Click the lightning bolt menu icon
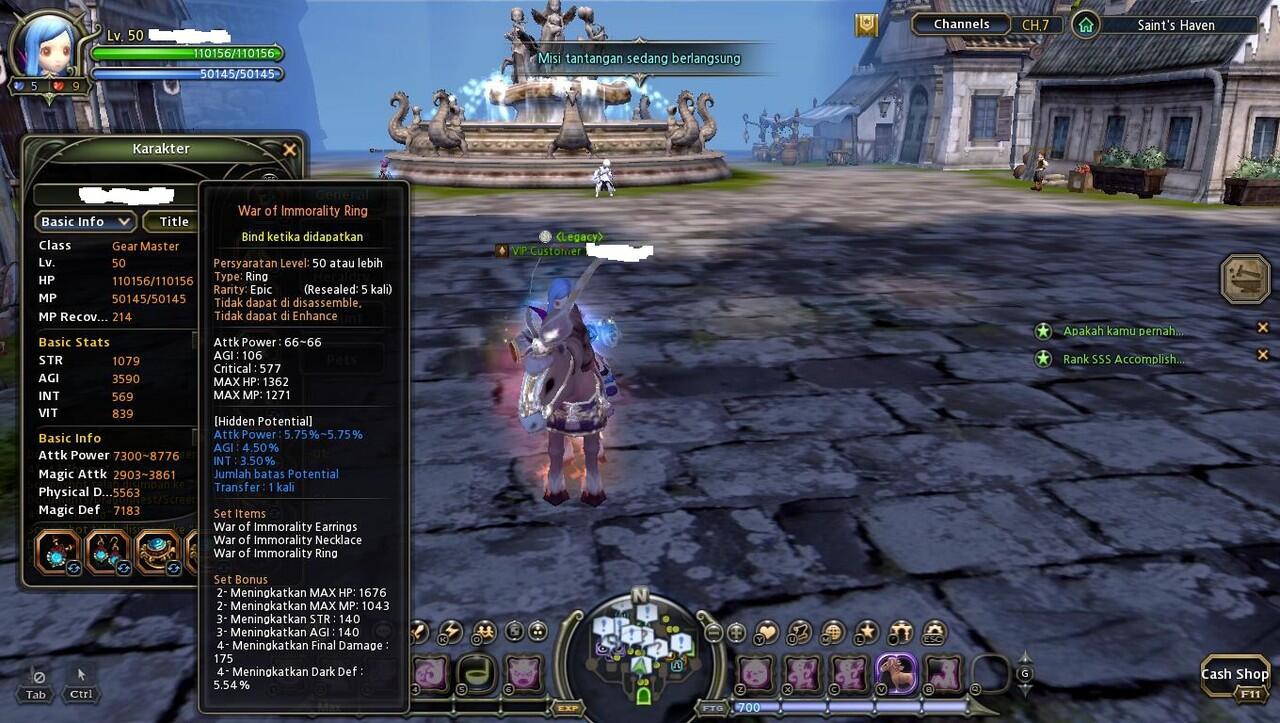 pos(452,632)
